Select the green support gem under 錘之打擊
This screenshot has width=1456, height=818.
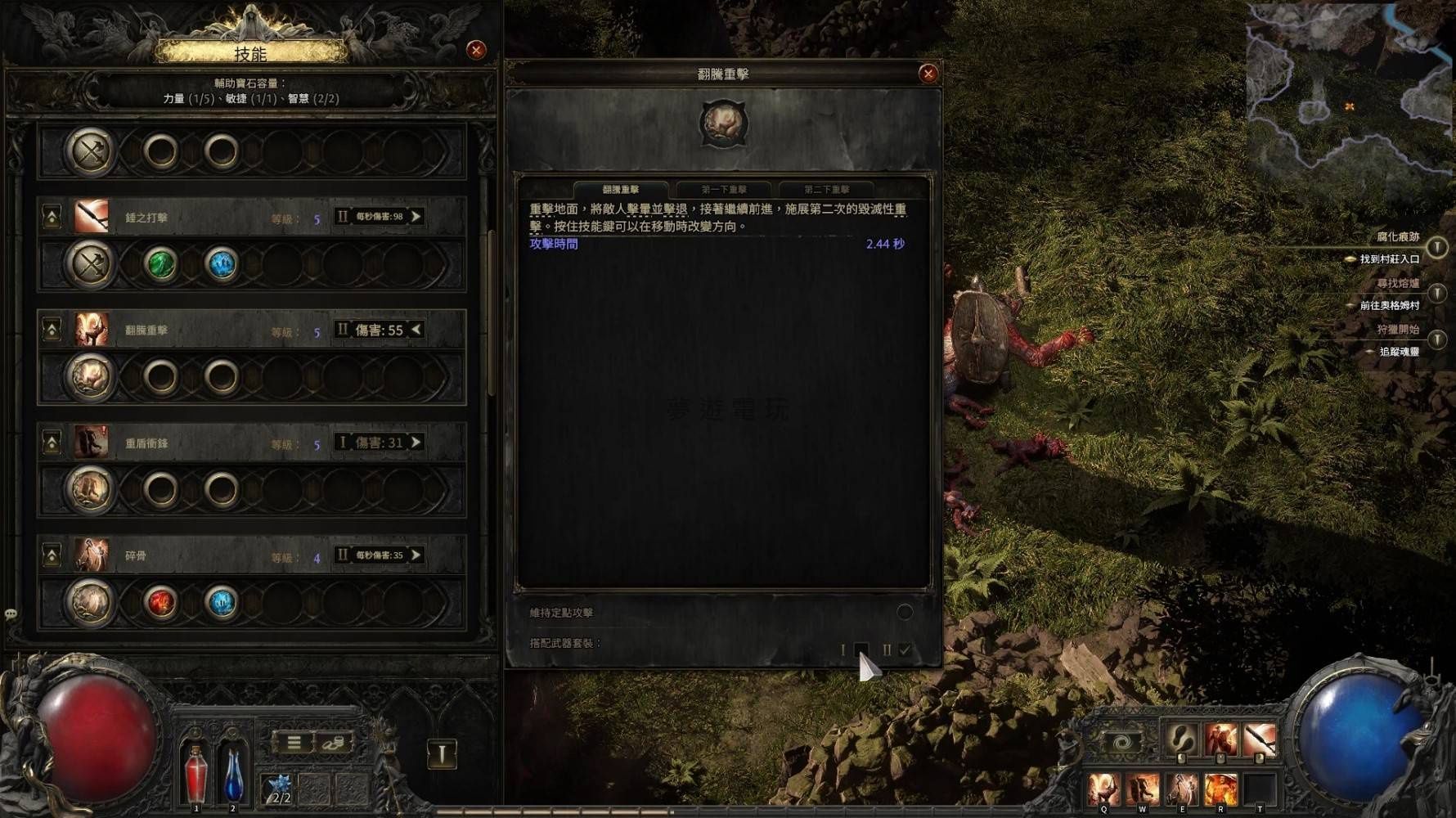point(160,264)
